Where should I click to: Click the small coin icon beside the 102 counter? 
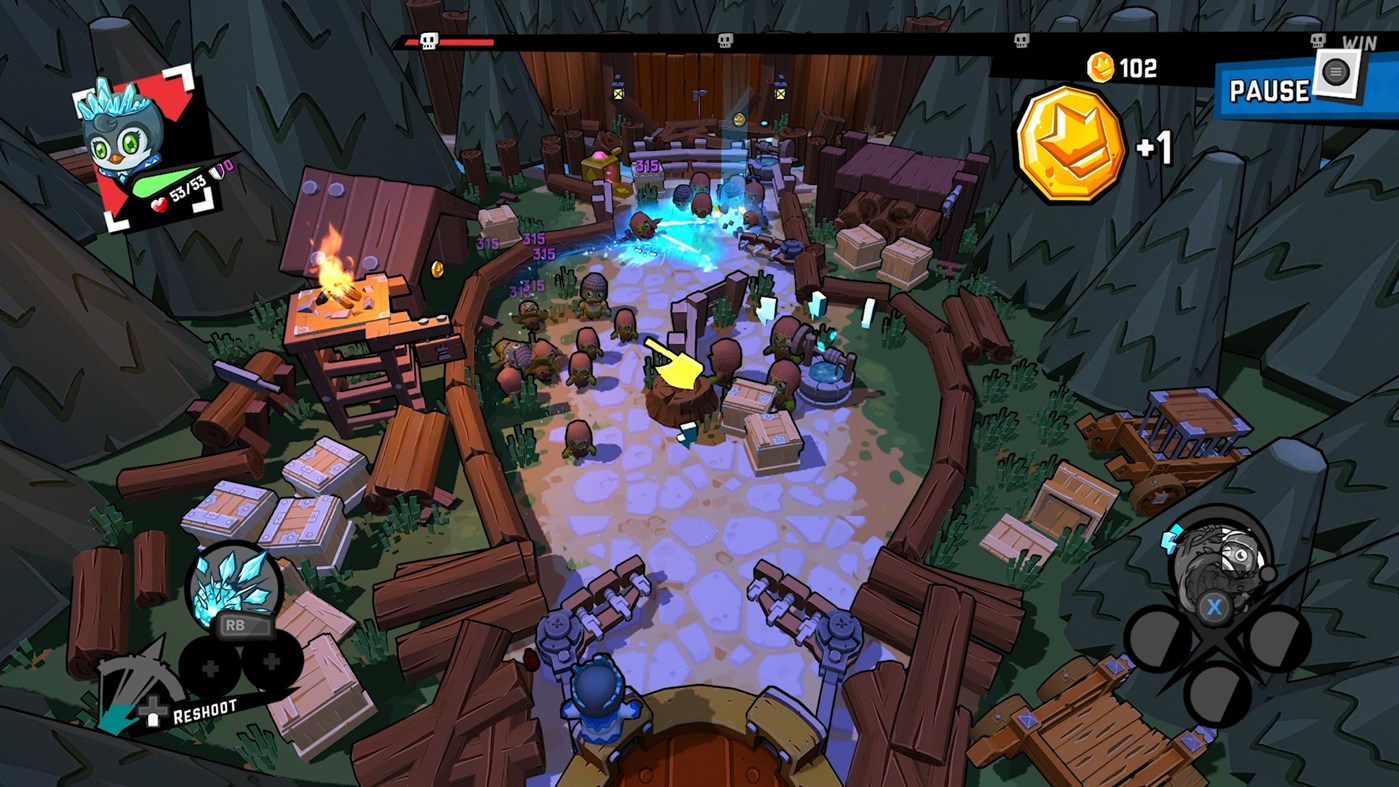coord(1100,65)
